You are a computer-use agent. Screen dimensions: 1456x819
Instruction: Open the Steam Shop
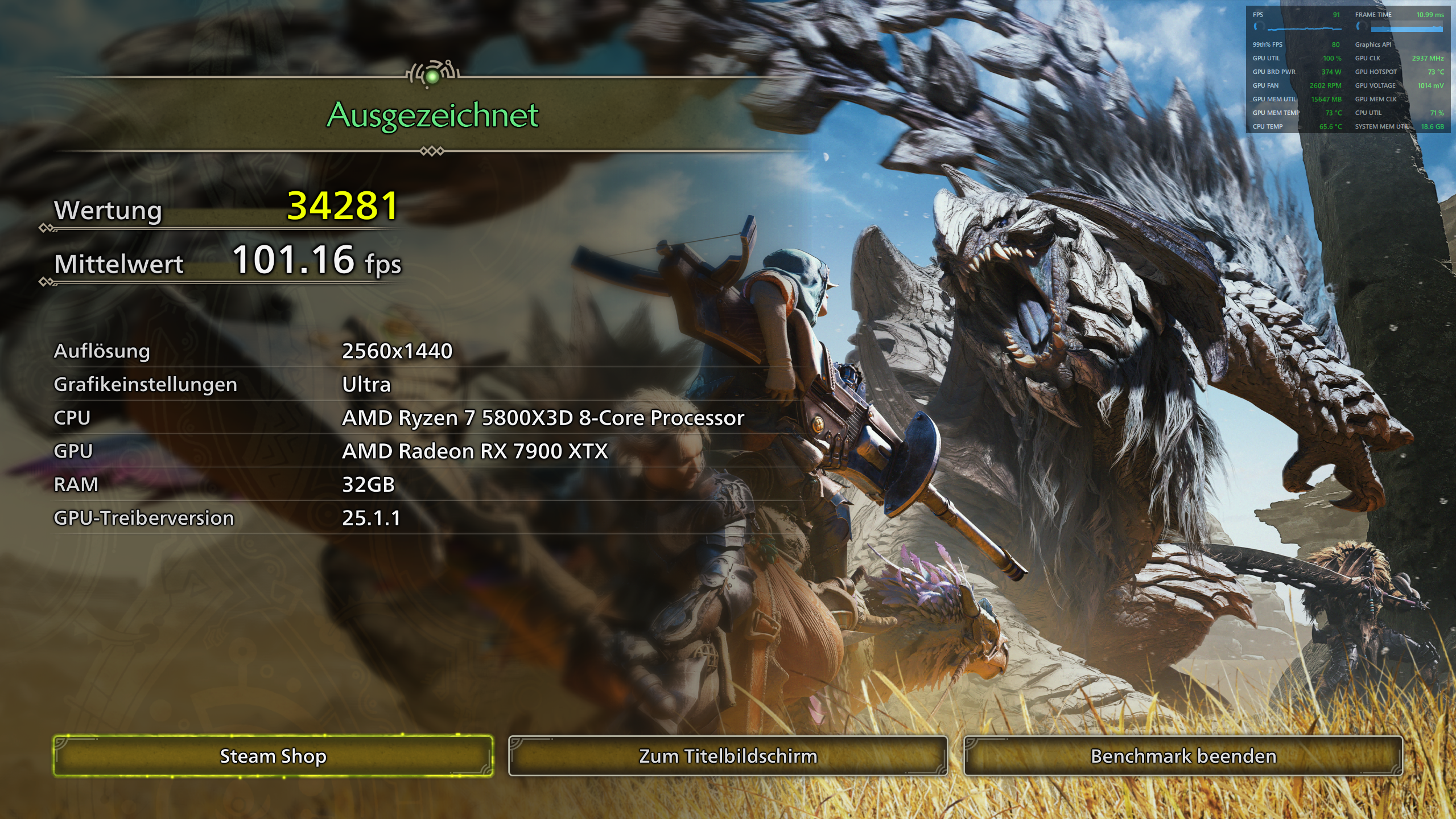[273, 756]
